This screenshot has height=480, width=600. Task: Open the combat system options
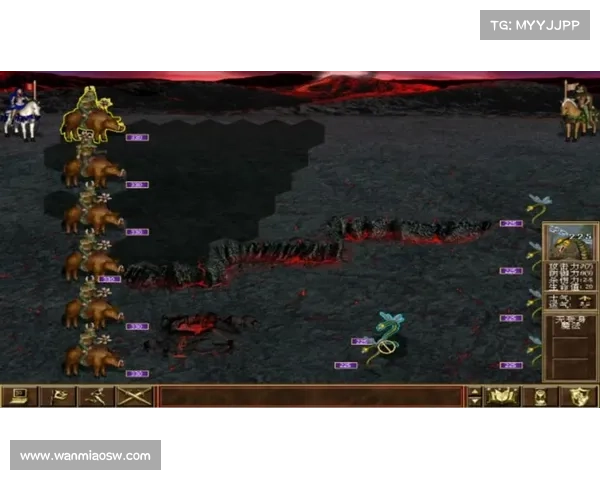(19, 396)
